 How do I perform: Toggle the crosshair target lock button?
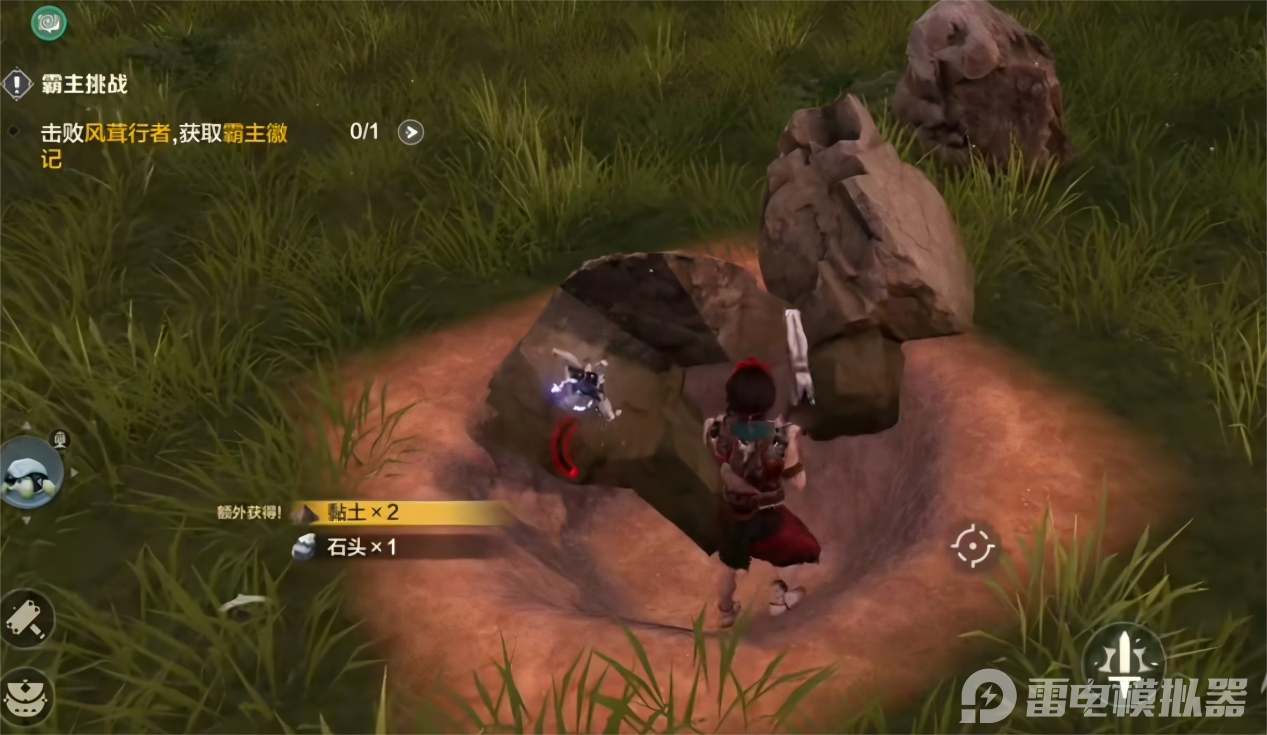(x=973, y=546)
